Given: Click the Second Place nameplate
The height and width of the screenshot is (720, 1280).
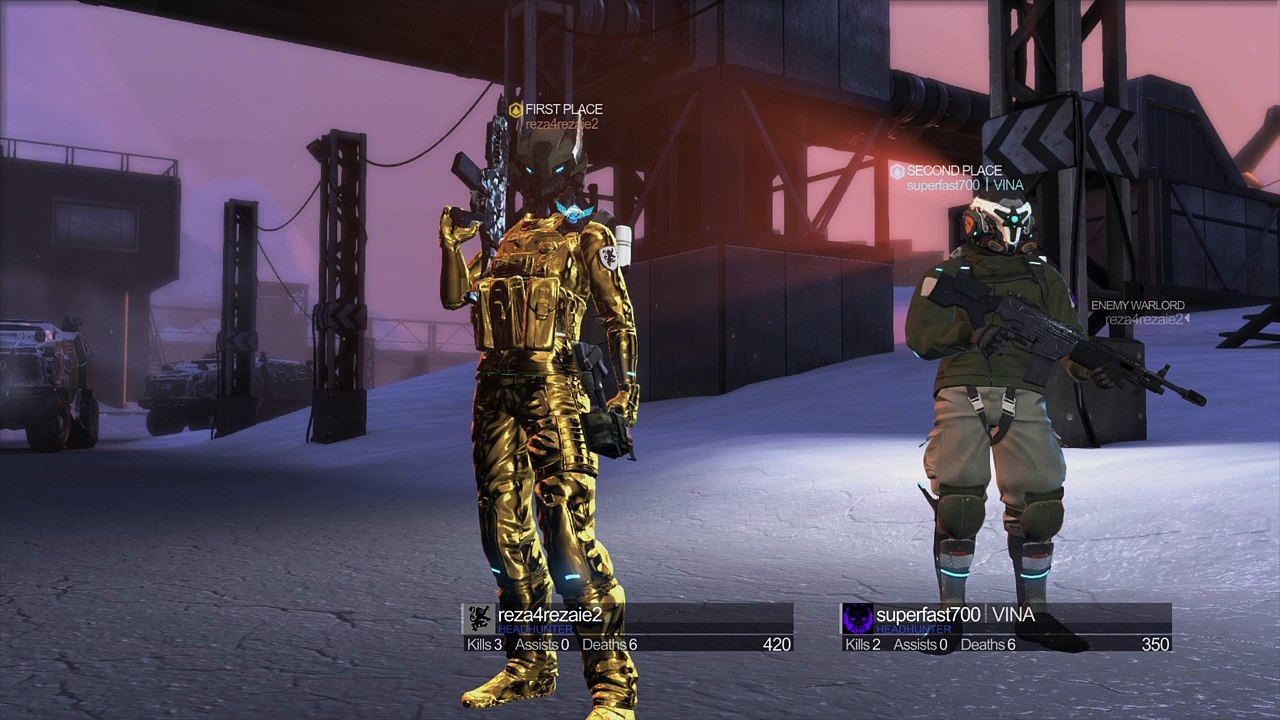Looking at the screenshot, I should coord(955,177).
